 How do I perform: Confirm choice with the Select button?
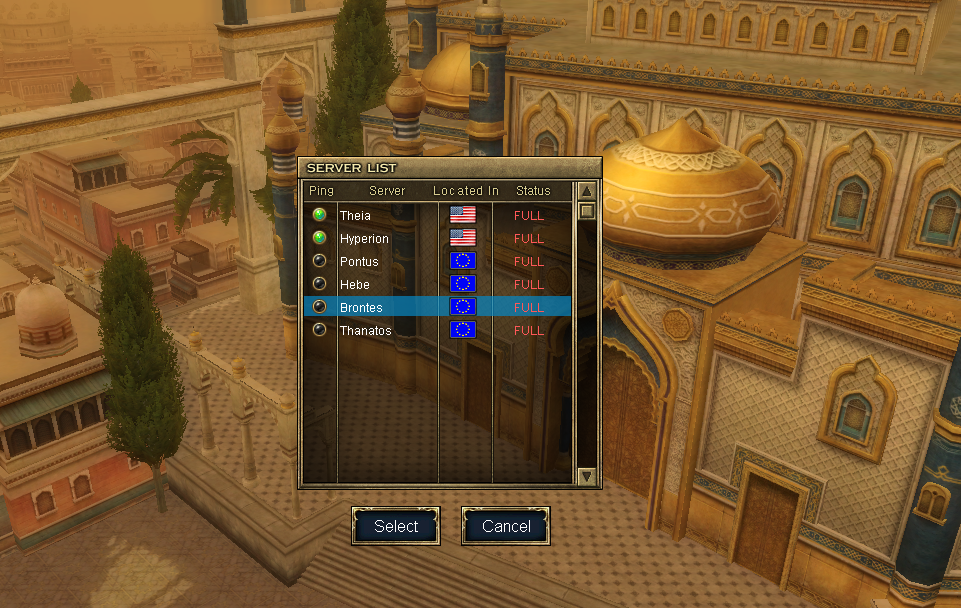tap(396, 526)
